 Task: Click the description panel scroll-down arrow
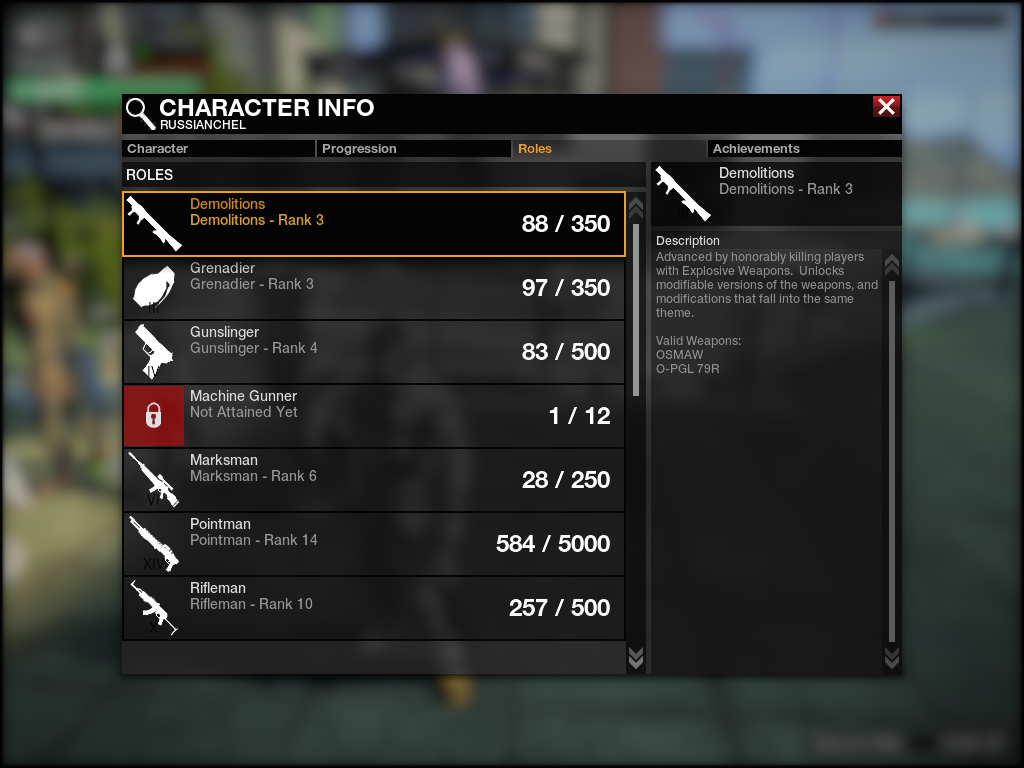892,657
